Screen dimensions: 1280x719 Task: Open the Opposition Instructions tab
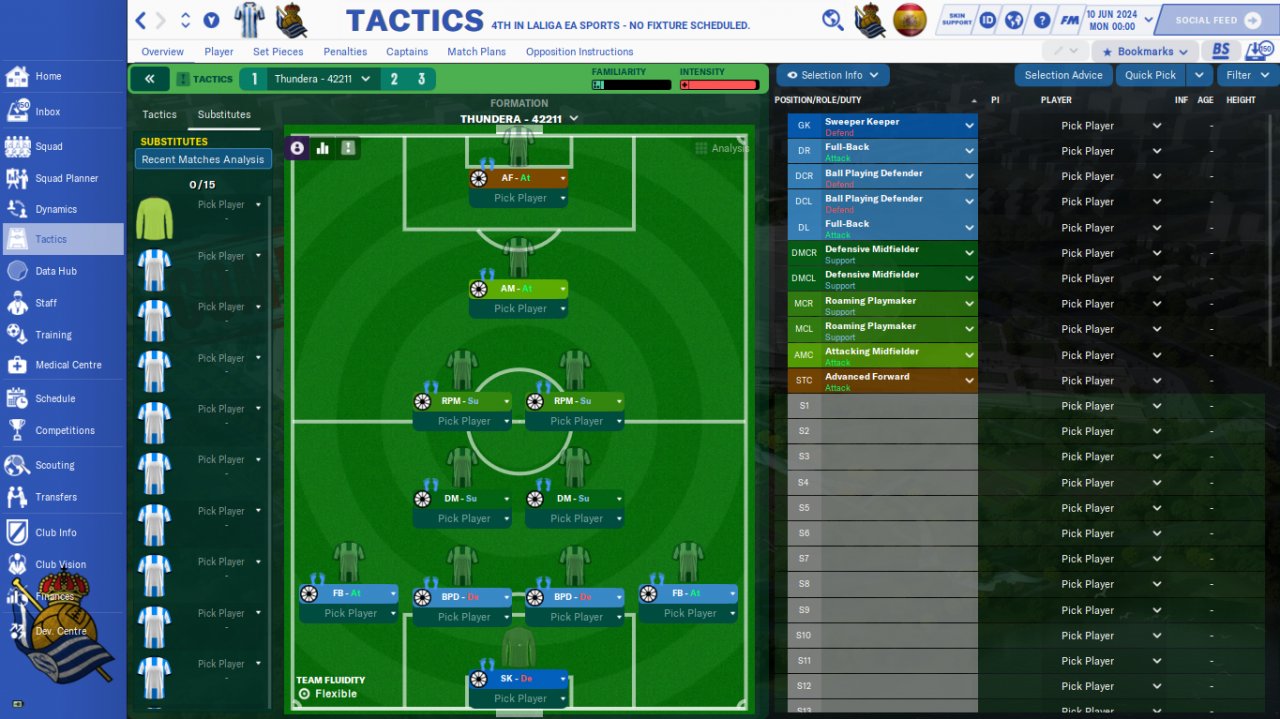(x=579, y=52)
